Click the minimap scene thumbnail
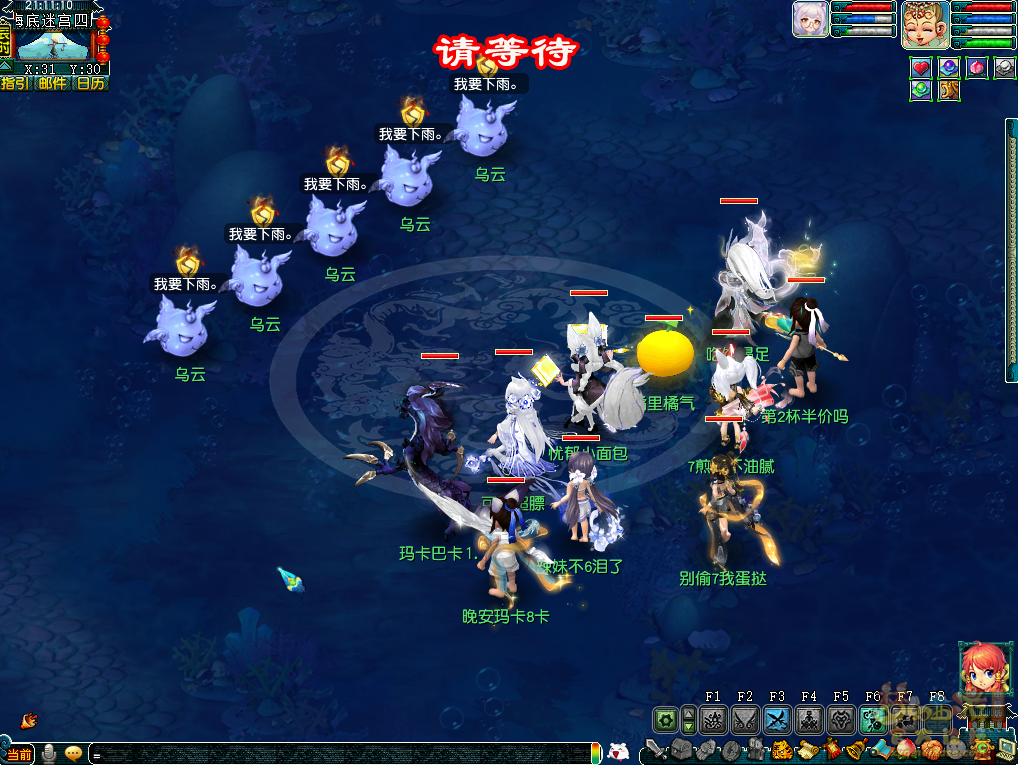Image resolution: width=1018 pixels, height=765 pixels. (55, 46)
